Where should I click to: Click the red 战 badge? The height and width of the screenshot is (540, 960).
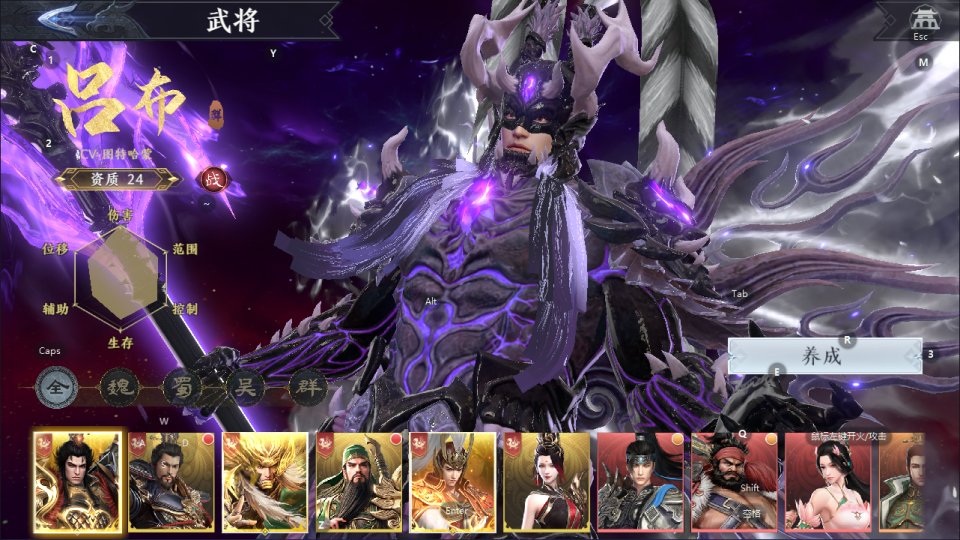pos(213,180)
